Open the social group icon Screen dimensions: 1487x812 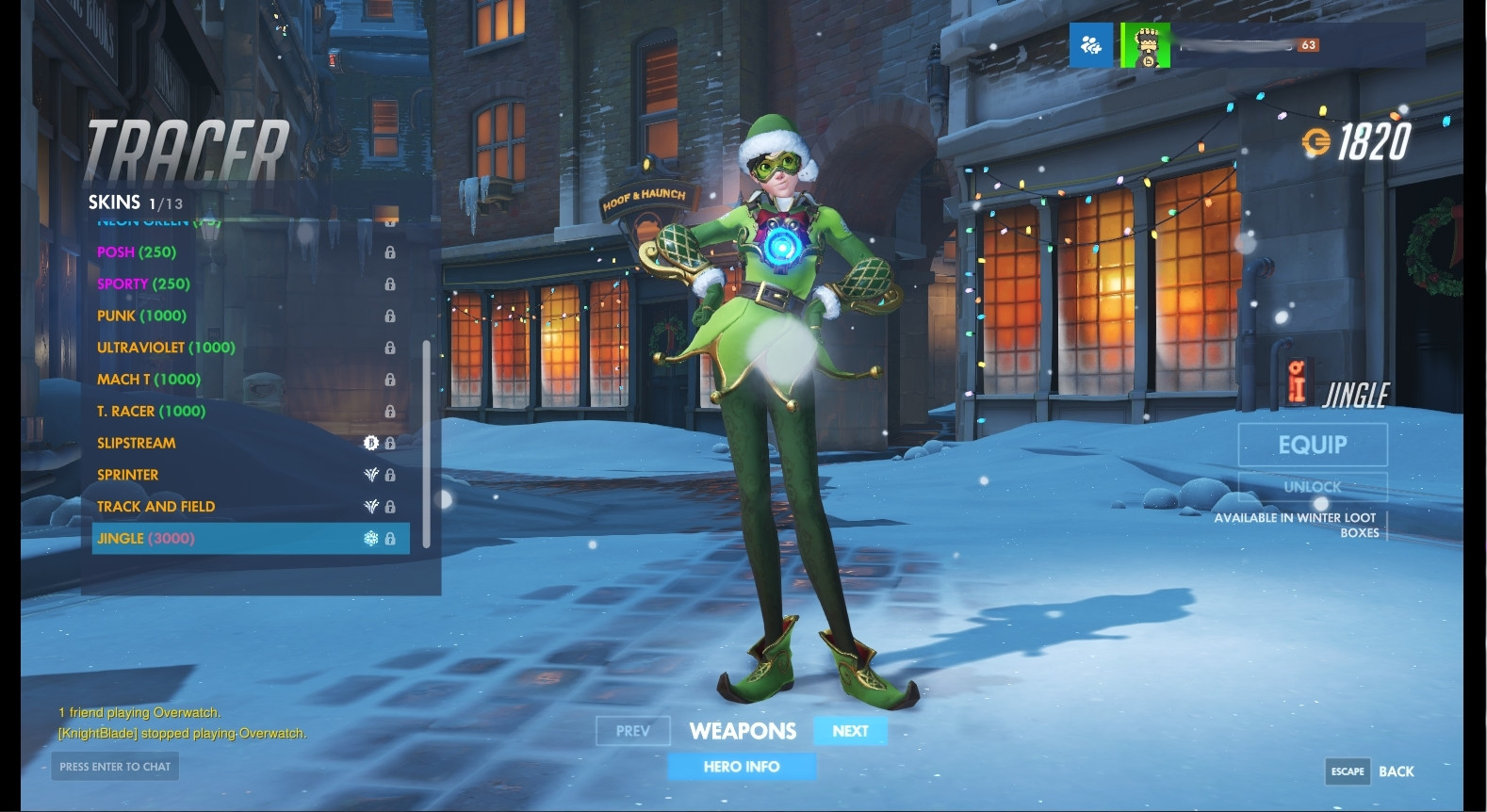[1091, 44]
